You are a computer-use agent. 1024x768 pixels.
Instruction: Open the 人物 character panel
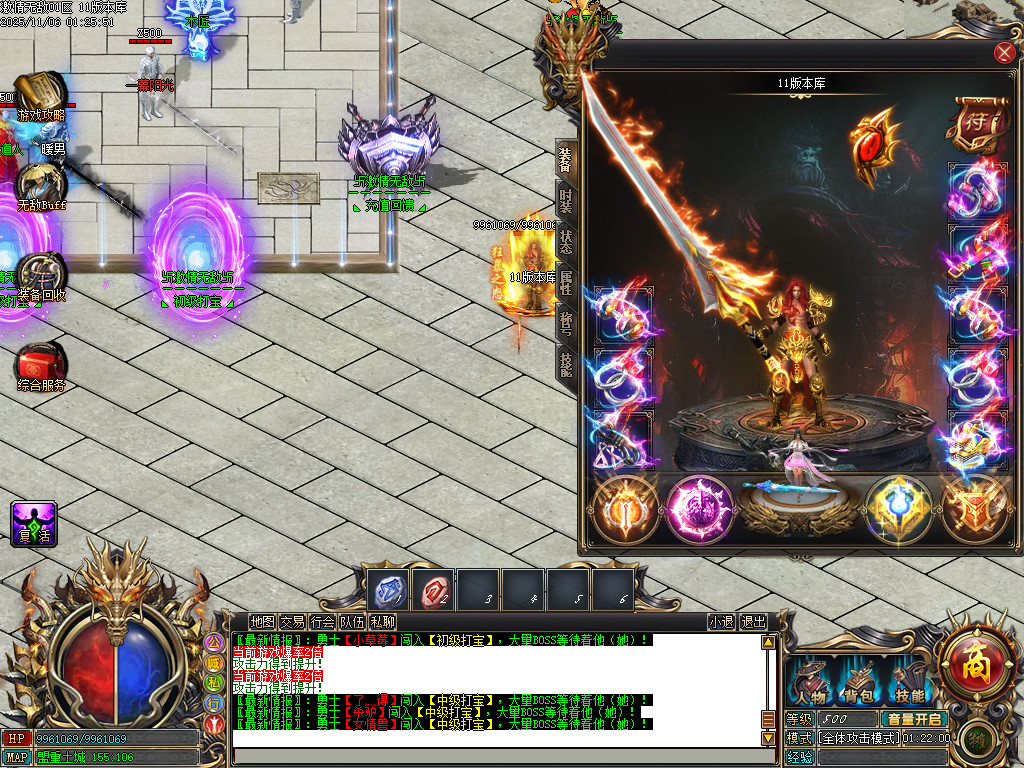[809, 683]
